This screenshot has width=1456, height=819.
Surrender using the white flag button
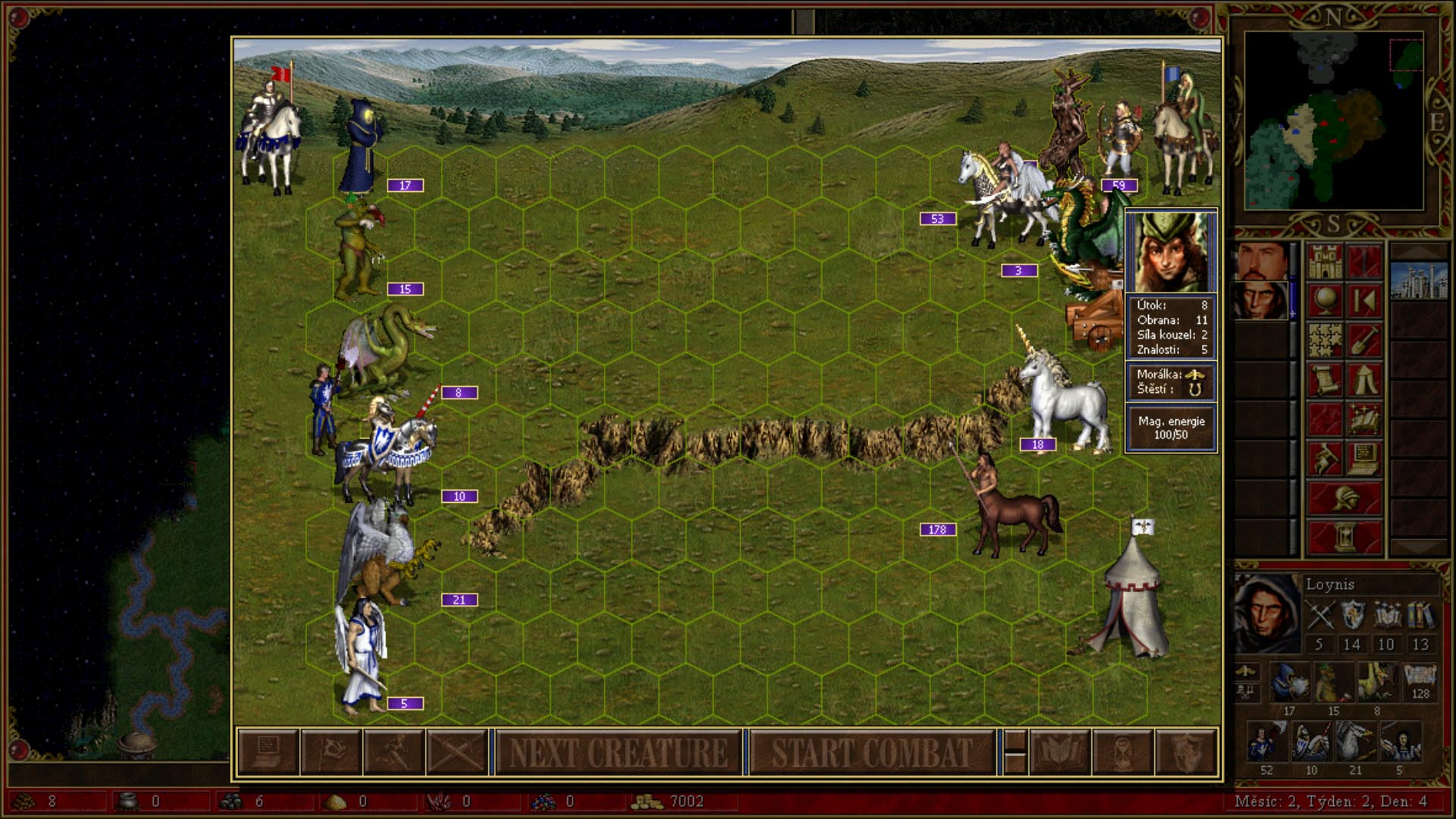pyautogui.click(x=331, y=753)
